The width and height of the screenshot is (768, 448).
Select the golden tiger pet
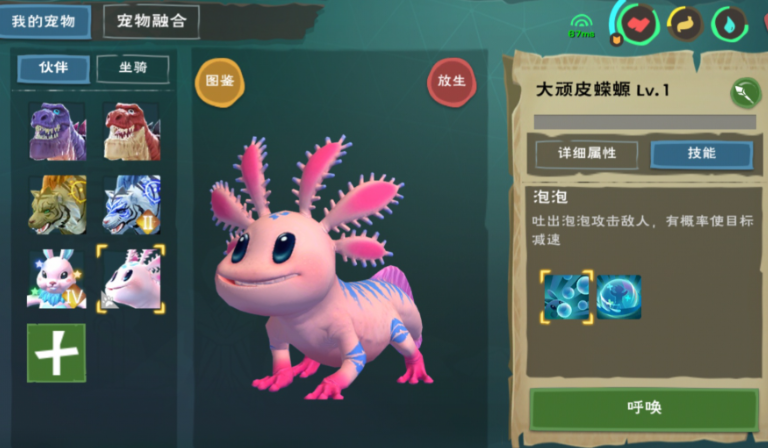coord(56,204)
